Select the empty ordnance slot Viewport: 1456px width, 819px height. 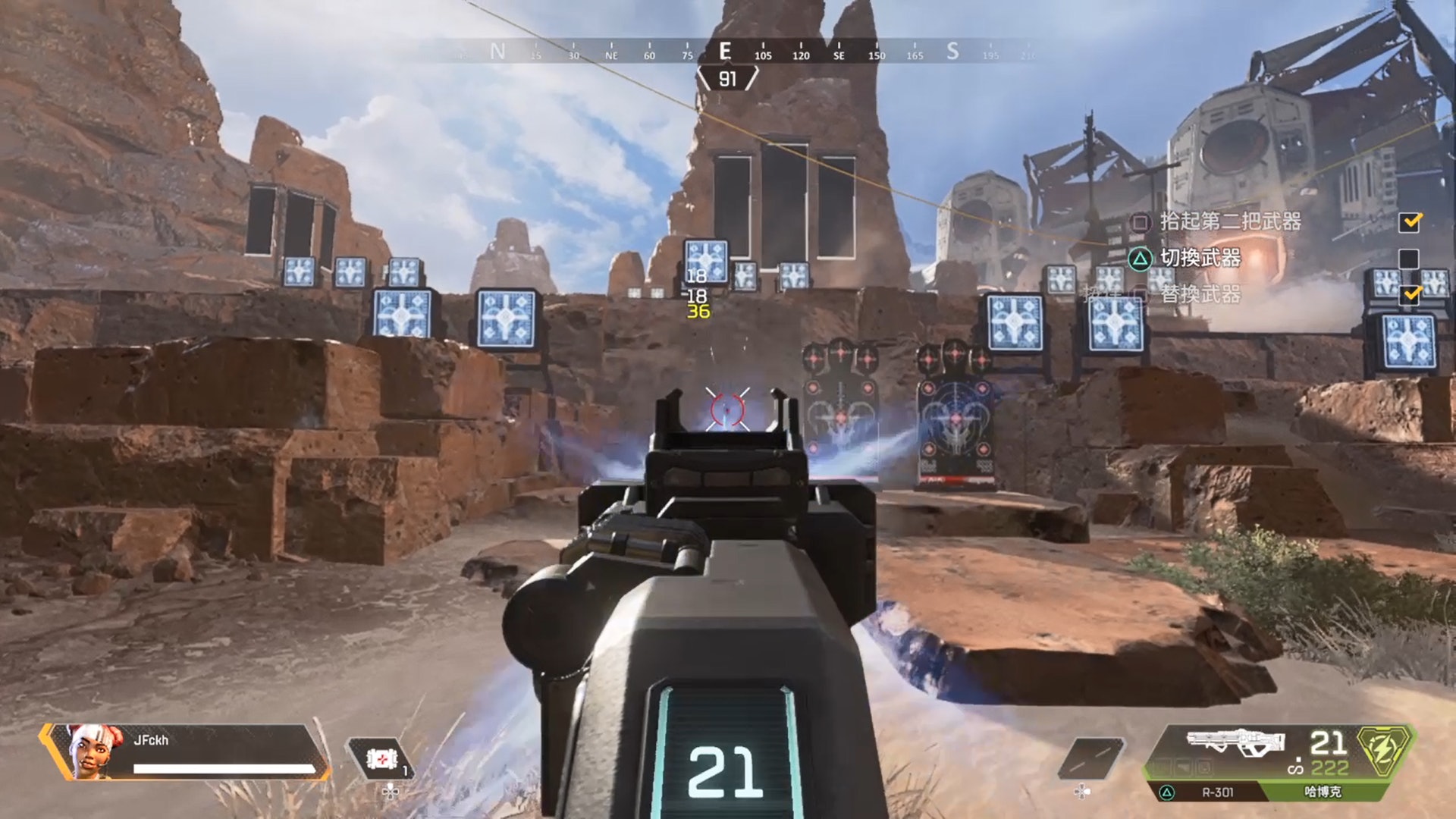tap(1090, 758)
